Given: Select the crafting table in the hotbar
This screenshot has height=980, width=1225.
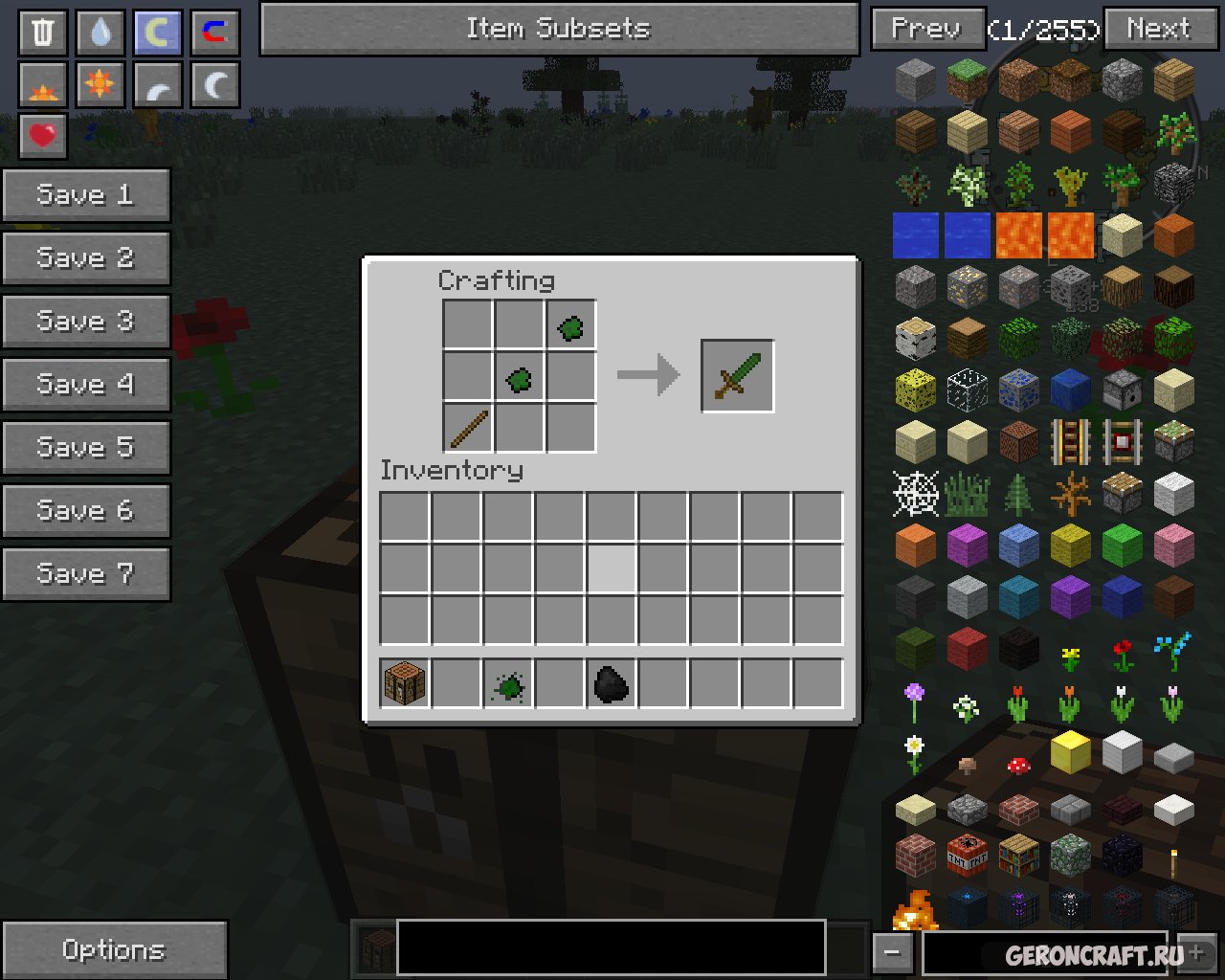Looking at the screenshot, I should tap(405, 683).
